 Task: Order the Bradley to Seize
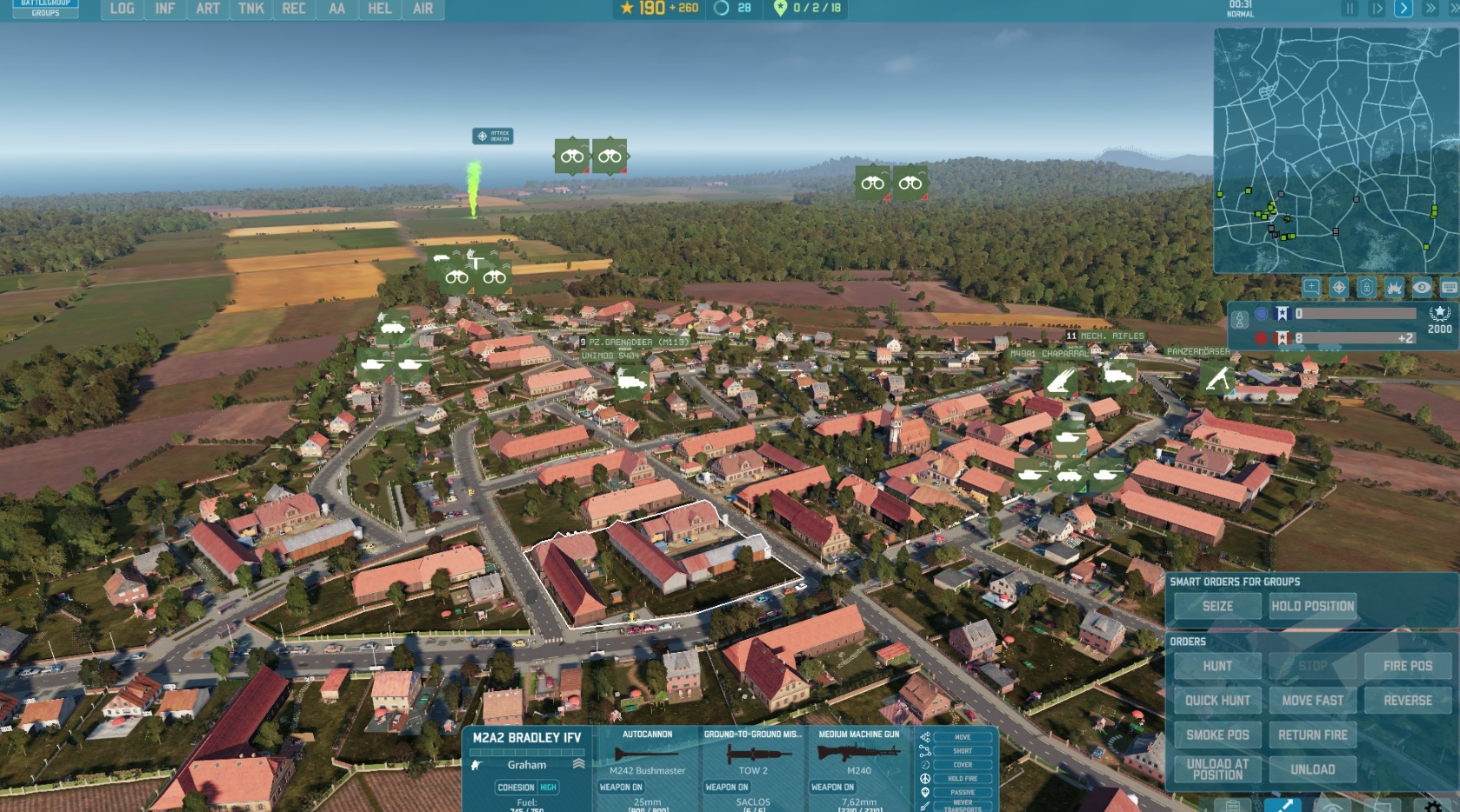(x=1217, y=606)
